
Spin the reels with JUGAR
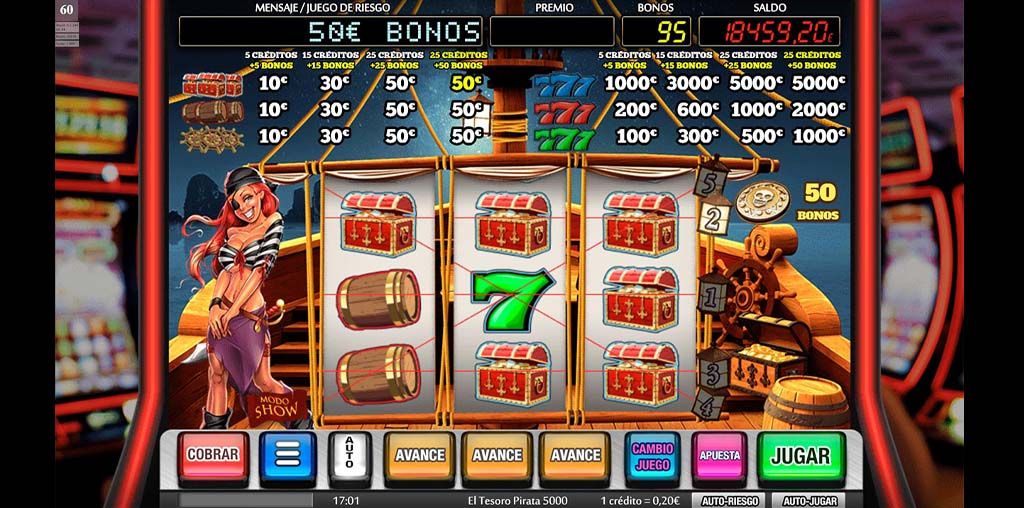(x=800, y=456)
